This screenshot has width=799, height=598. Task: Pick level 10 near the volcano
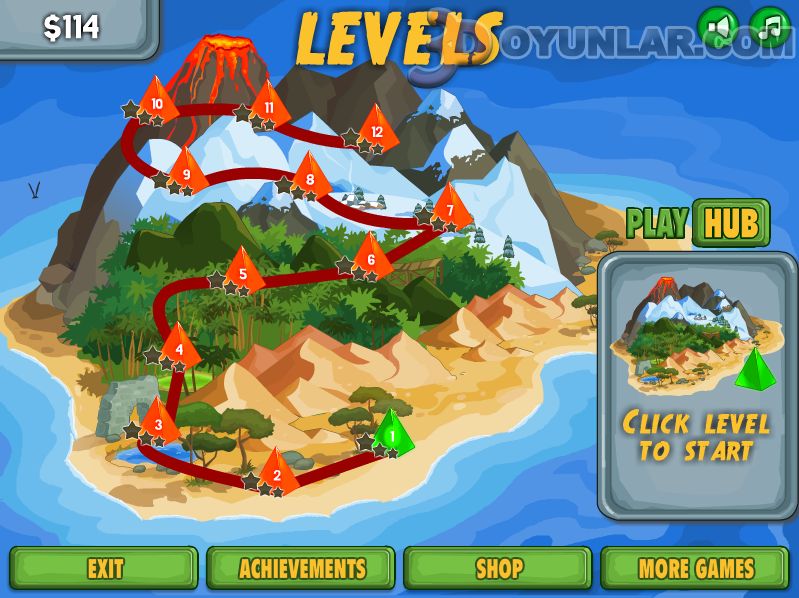[157, 100]
